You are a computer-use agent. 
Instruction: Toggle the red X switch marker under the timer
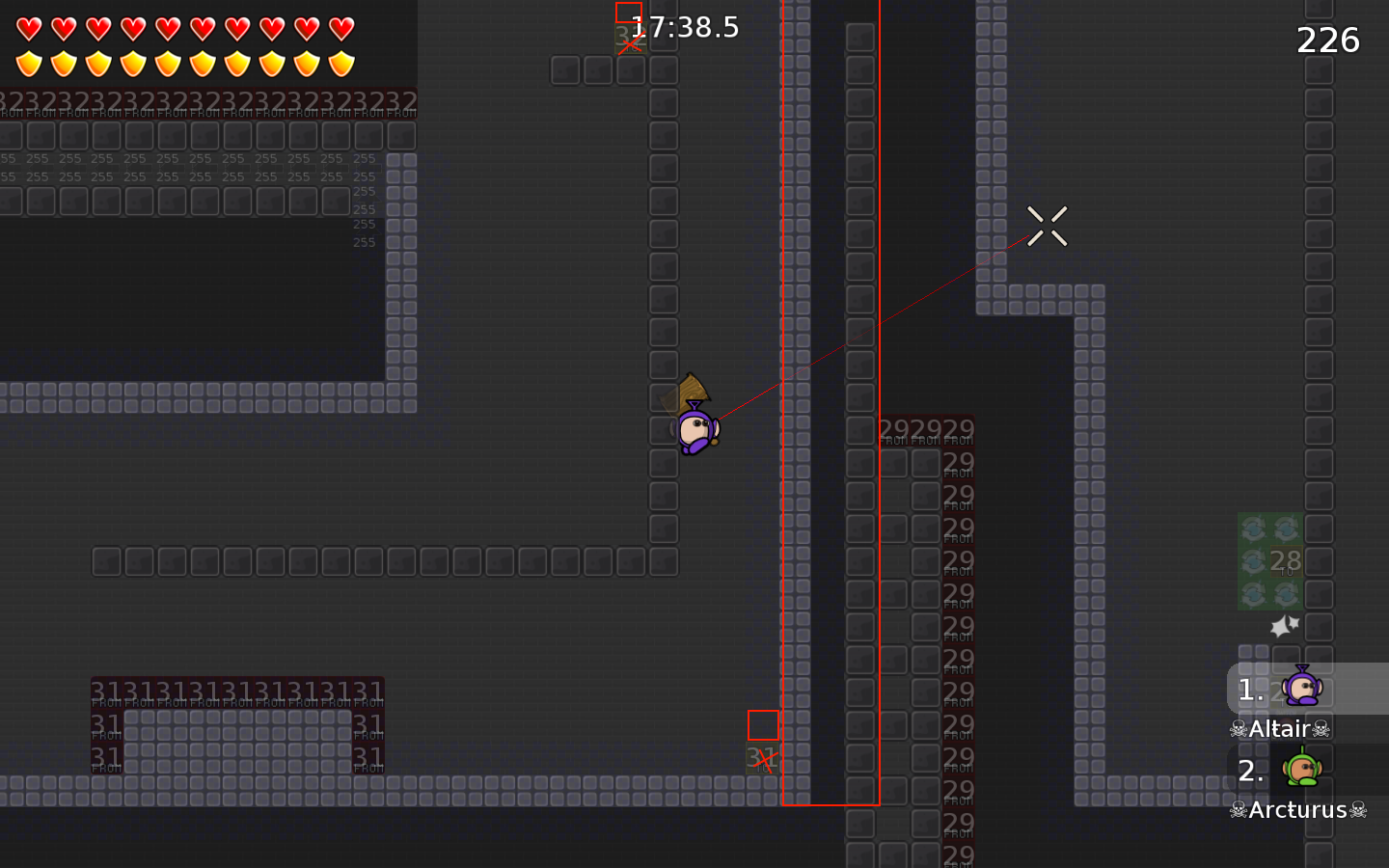(630, 44)
